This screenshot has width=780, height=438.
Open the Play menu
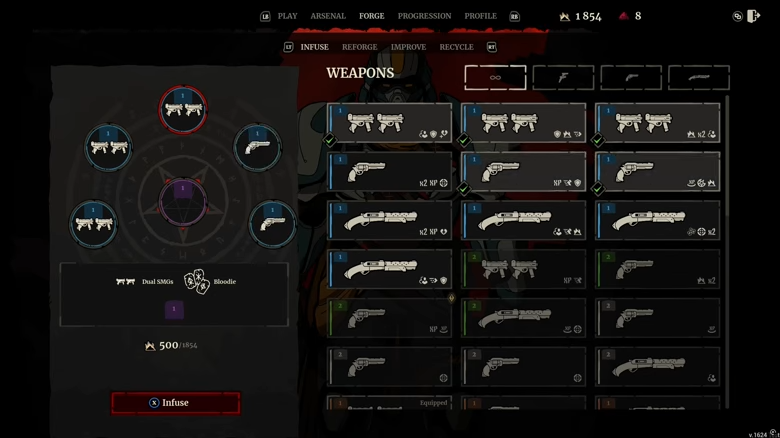(x=287, y=16)
